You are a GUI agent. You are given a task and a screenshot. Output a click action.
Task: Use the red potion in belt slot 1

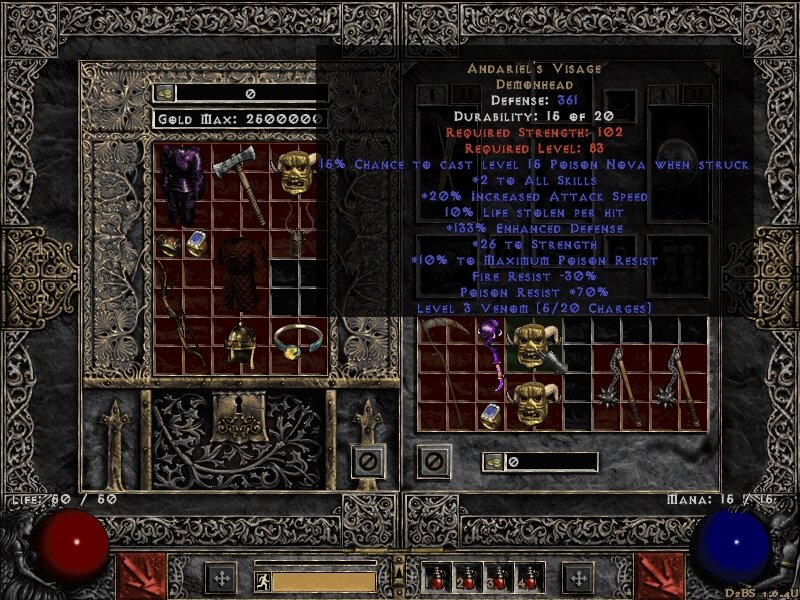pyautogui.click(x=437, y=578)
